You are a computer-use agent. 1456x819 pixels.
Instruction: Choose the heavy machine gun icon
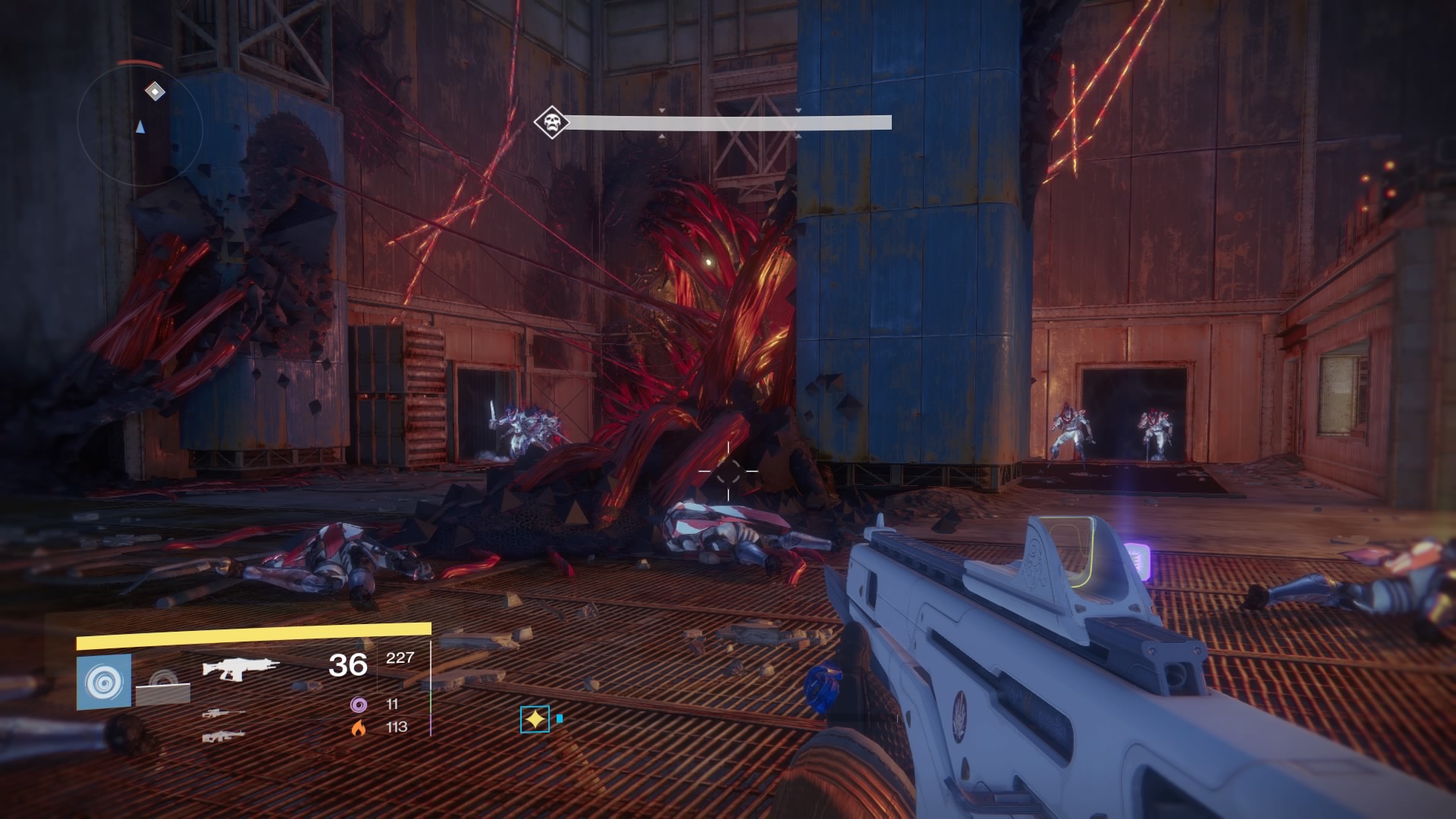tap(224, 736)
